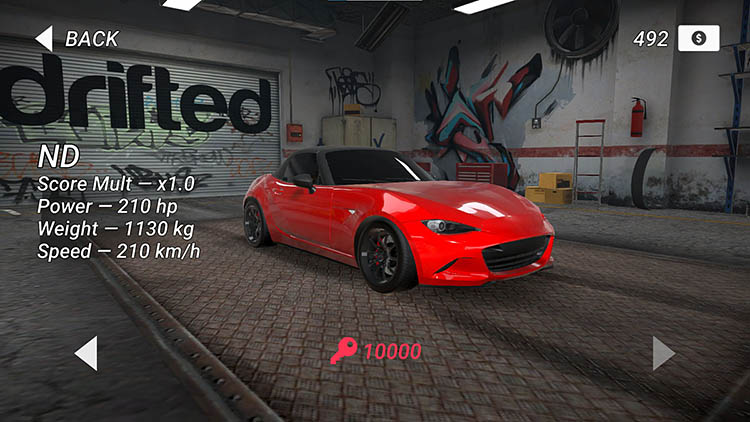Show the next car with right arrow

(663, 352)
